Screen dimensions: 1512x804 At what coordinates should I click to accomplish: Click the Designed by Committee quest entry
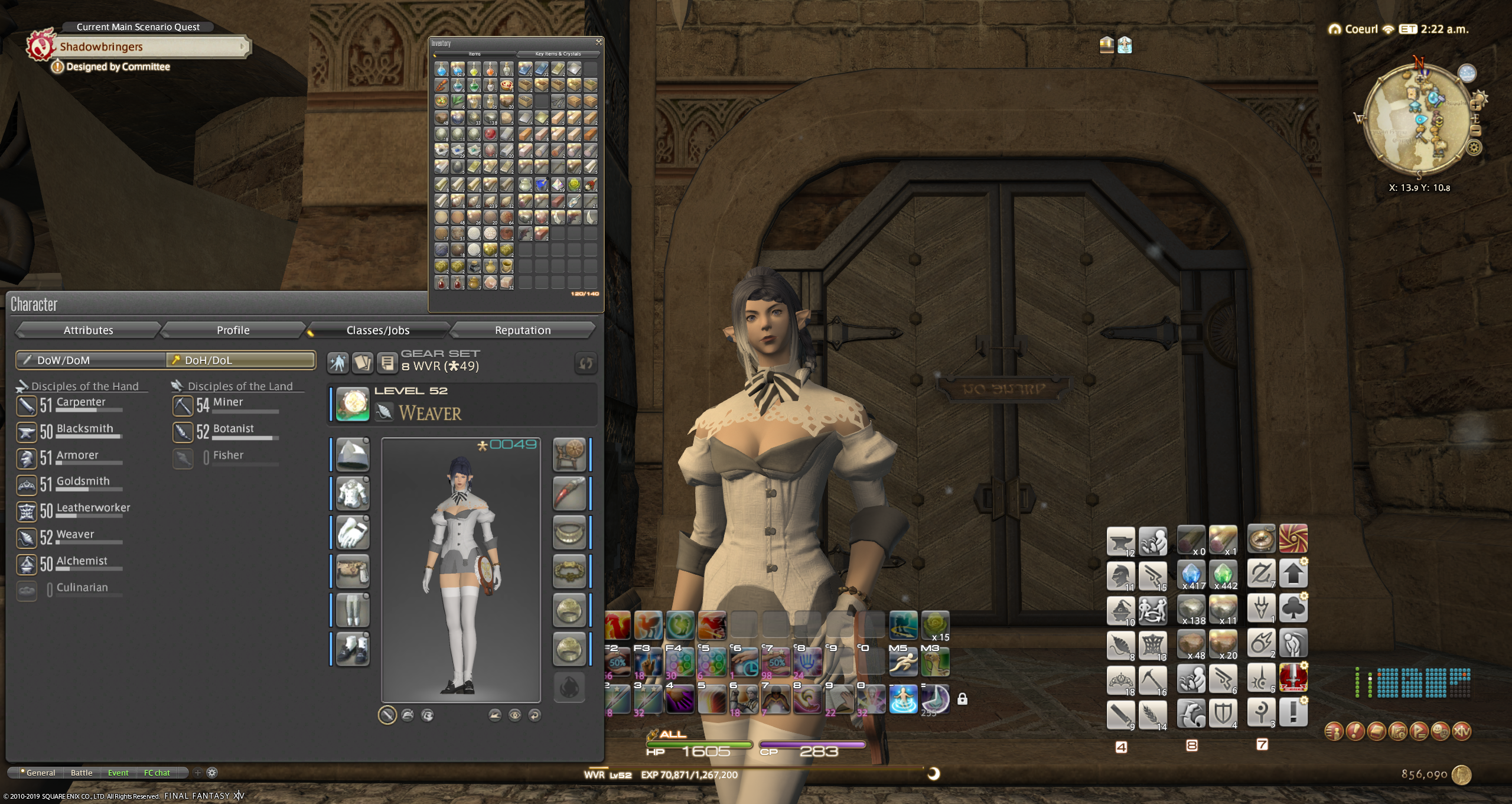[118, 67]
